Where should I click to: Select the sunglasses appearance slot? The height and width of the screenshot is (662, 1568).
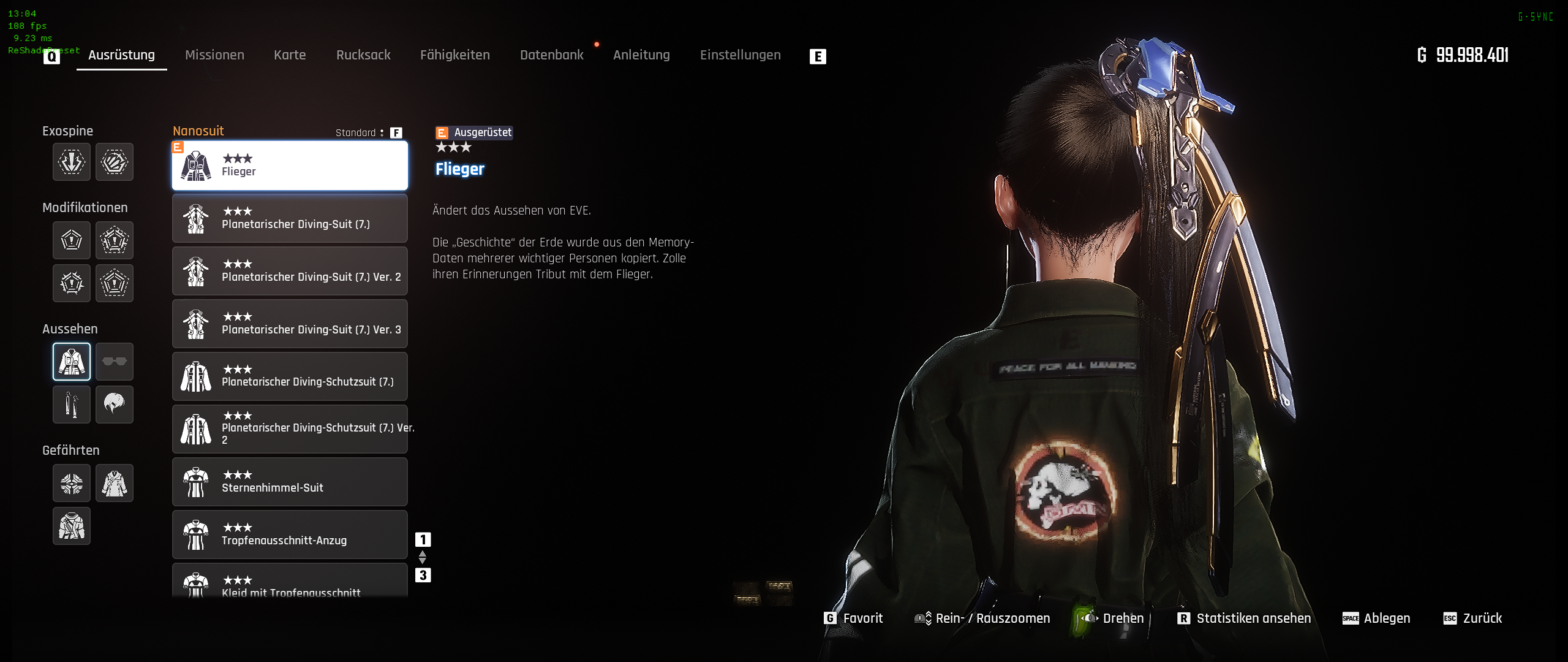point(115,362)
